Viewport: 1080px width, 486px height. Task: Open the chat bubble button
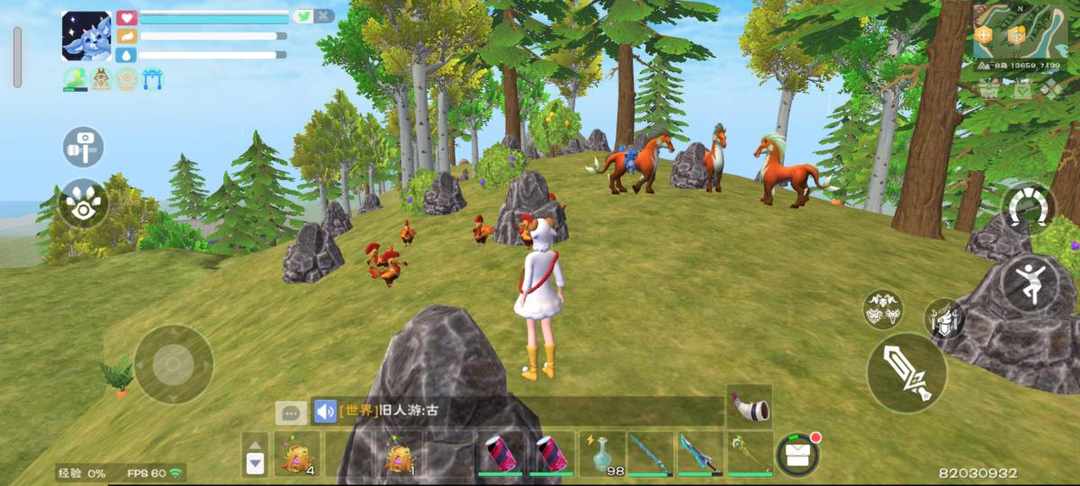click(291, 412)
